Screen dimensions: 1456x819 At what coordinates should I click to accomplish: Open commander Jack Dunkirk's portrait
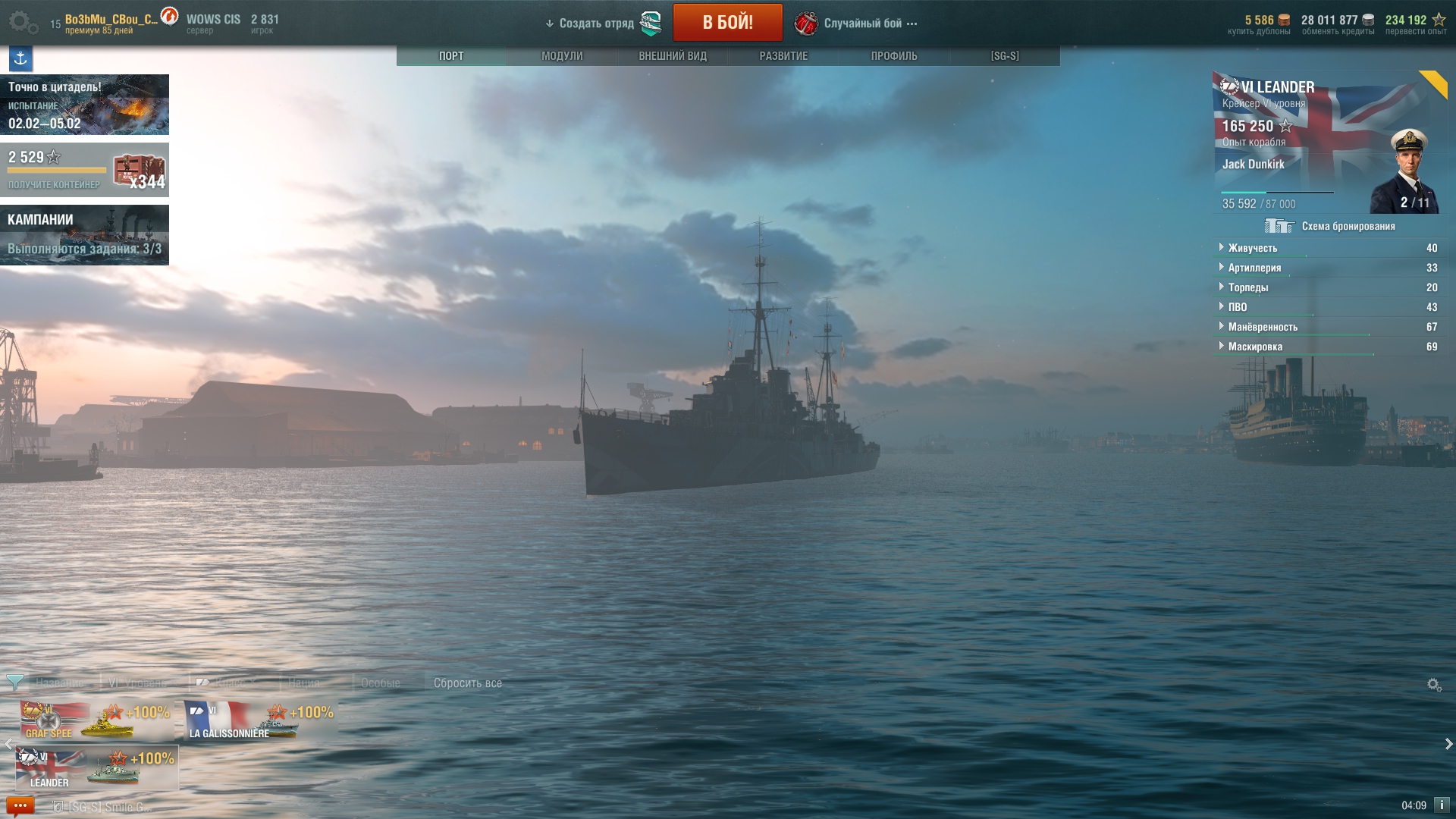click(1407, 171)
